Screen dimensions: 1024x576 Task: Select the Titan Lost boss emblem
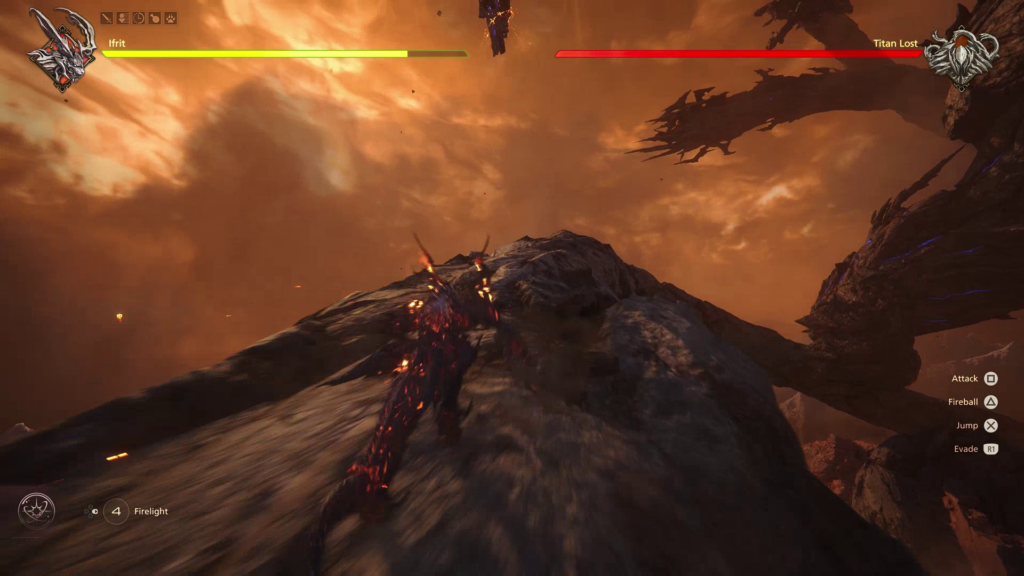click(x=960, y=54)
